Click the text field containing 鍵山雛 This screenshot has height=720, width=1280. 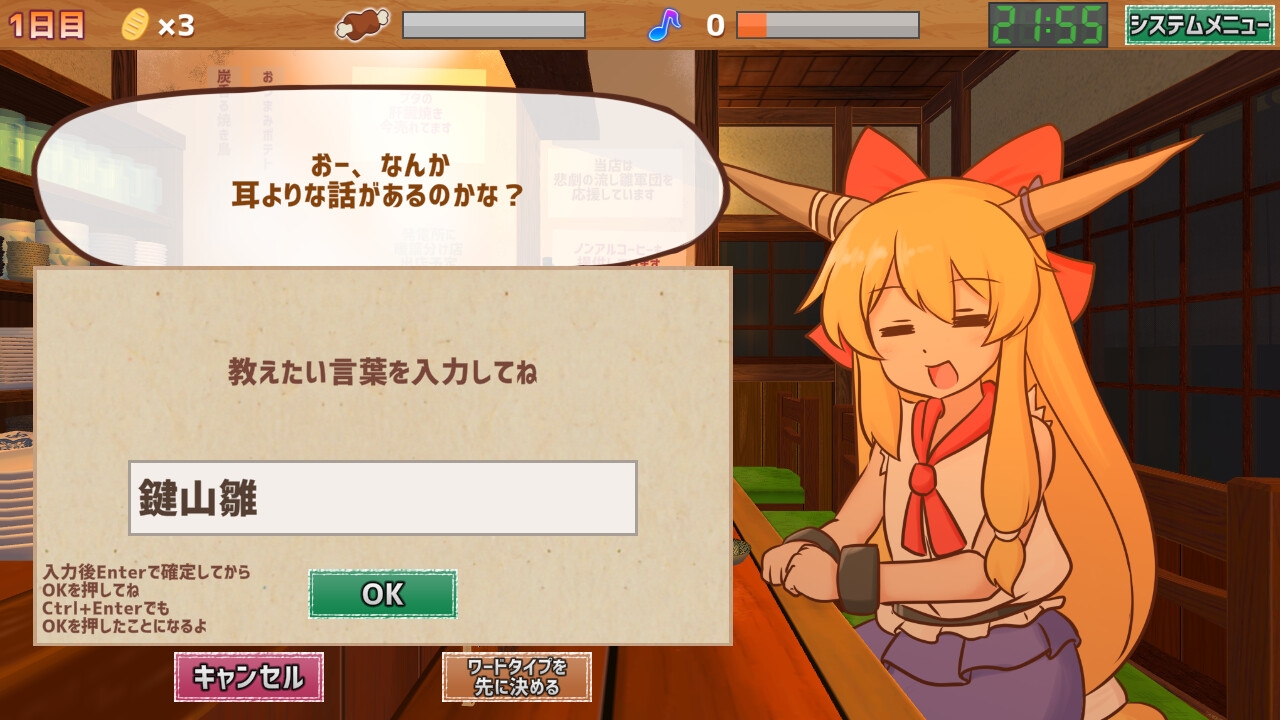[x=382, y=495]
